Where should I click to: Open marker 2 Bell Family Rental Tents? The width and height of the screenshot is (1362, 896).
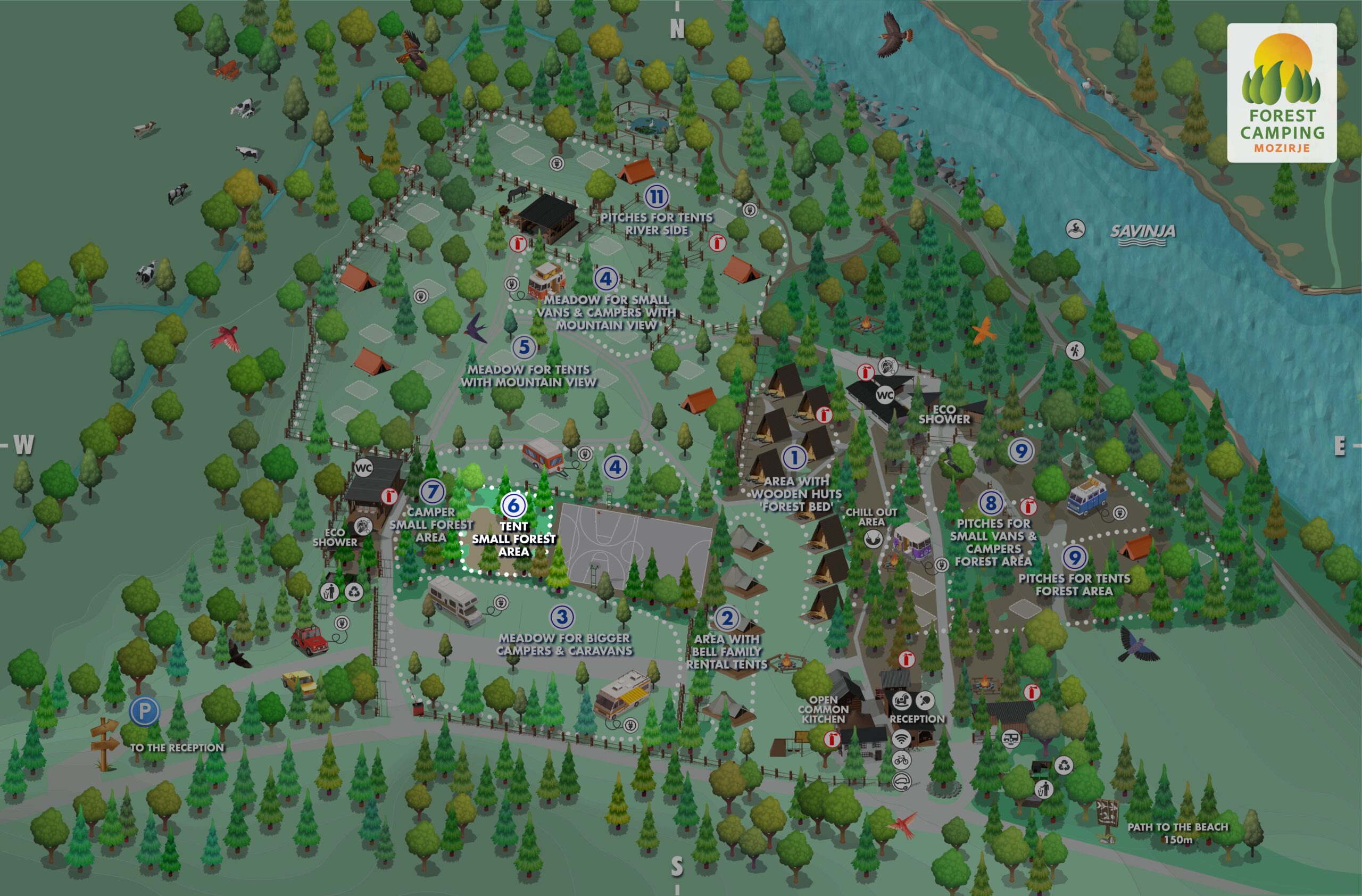(x=727, y=618)
